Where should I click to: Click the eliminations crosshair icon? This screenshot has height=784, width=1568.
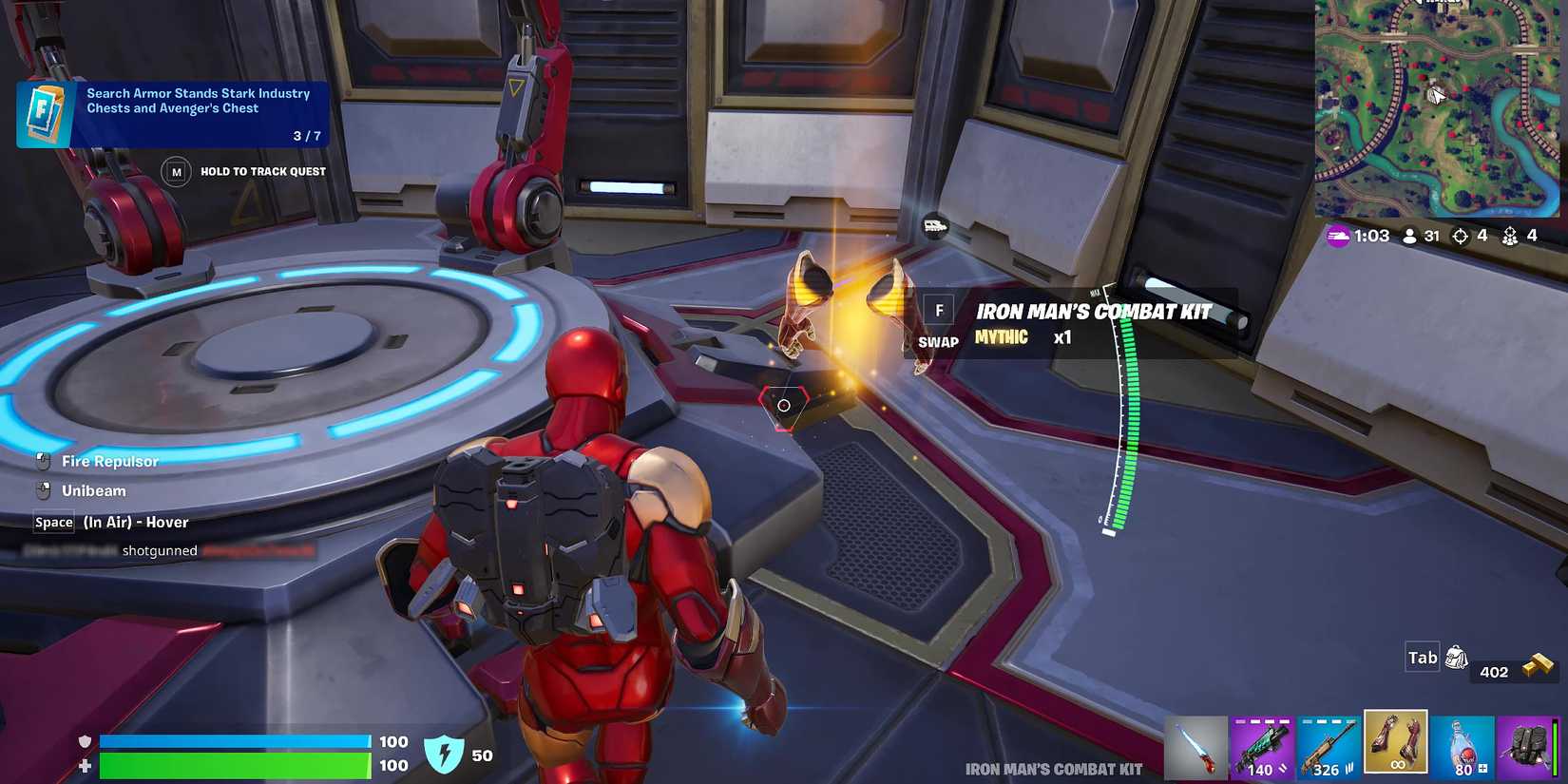point(1461,236)
